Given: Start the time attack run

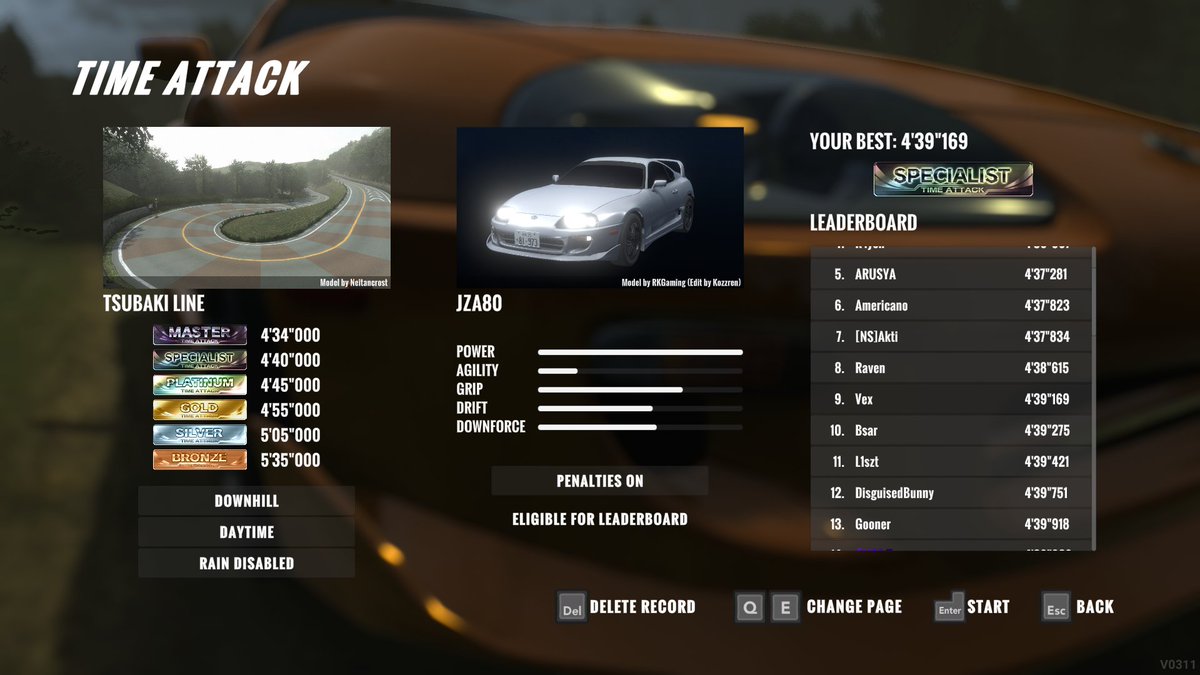Looking at the screenshot, I should point(971,607).
